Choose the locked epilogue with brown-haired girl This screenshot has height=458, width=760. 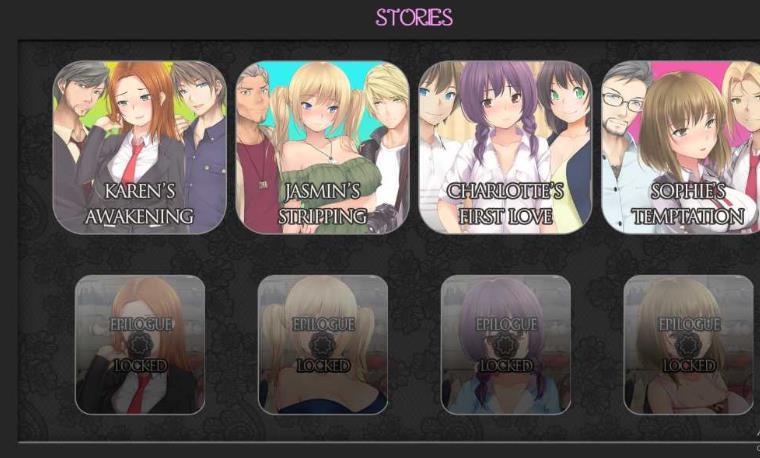[x=688, y=344]
